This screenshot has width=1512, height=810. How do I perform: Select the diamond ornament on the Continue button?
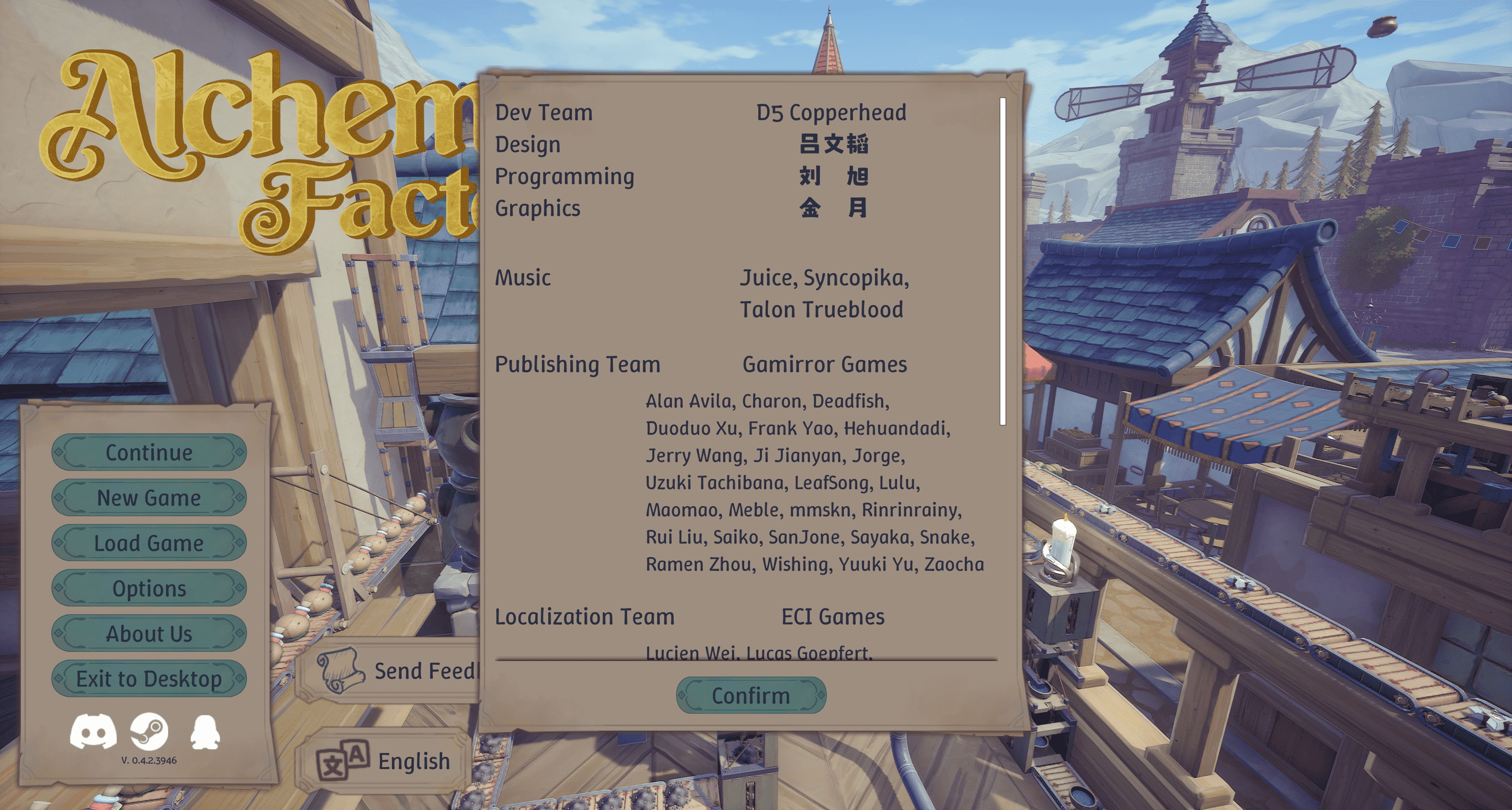[59, 453]
